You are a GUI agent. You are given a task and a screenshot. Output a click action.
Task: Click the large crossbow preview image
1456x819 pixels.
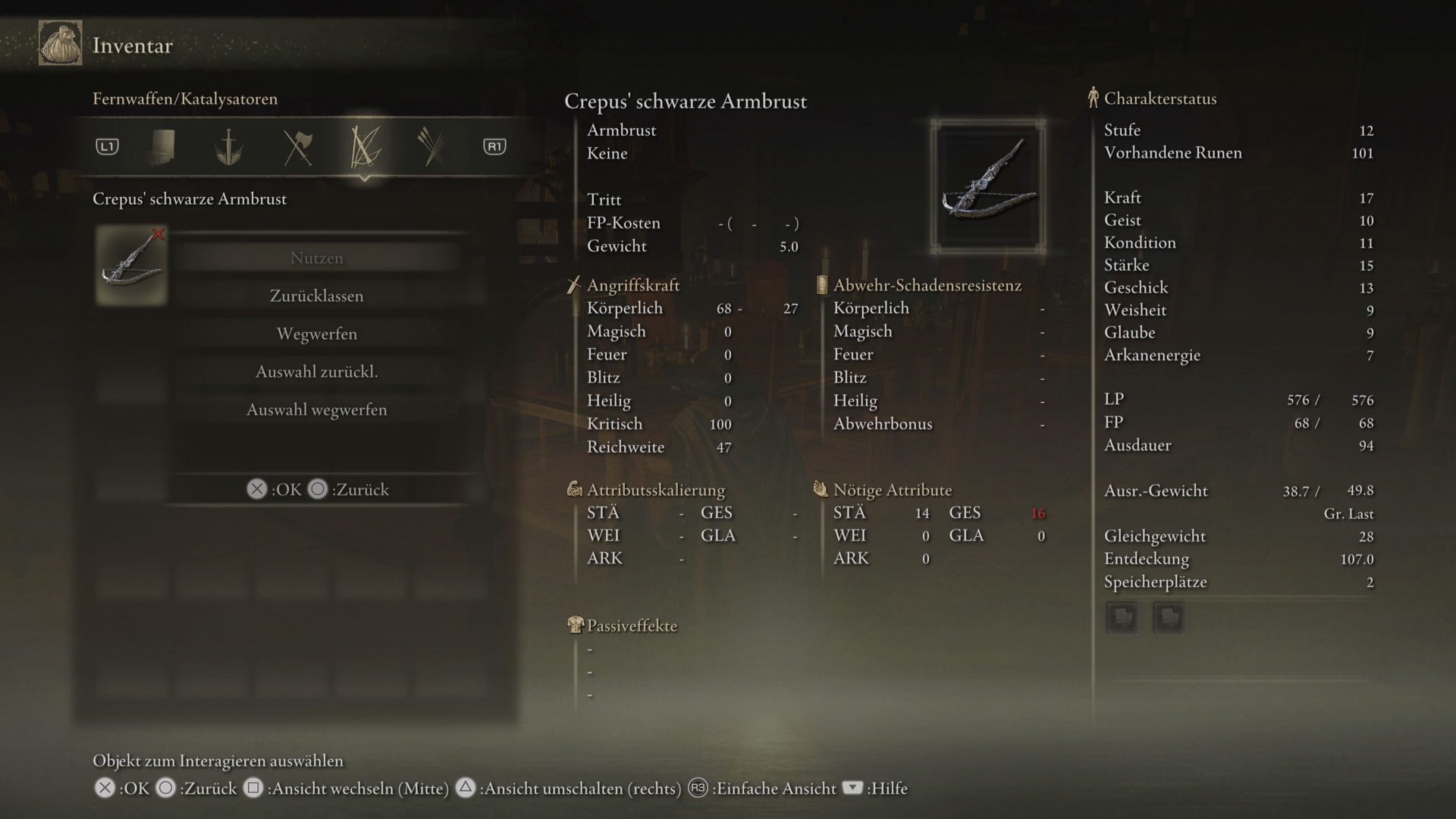pos(988,187)
